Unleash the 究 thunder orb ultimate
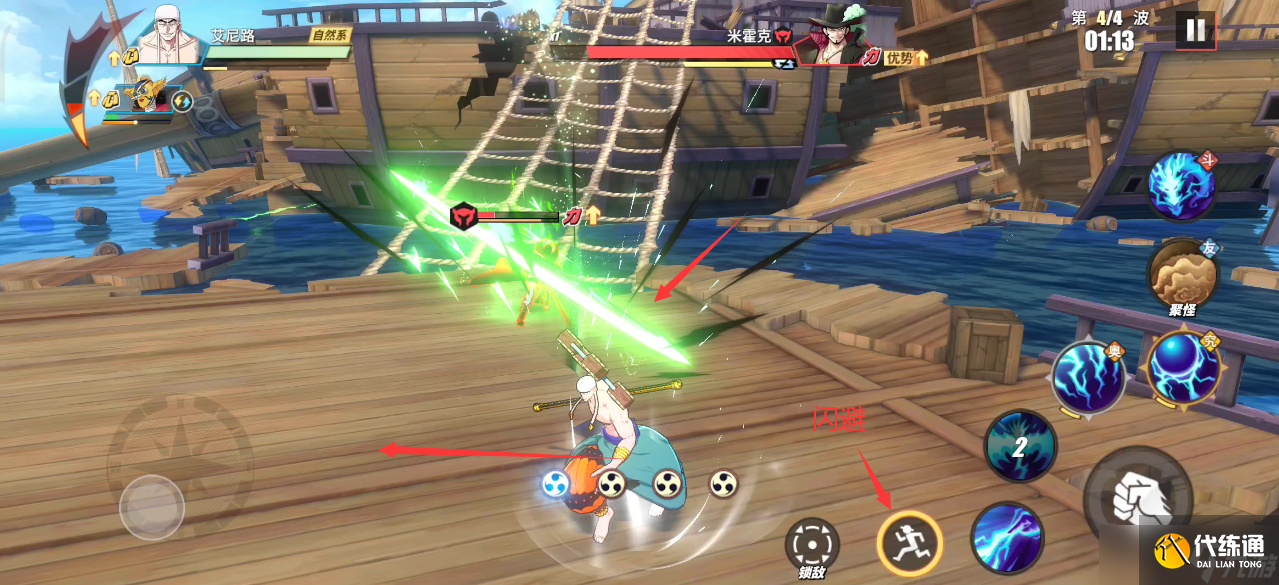 tap(1183, 367)
